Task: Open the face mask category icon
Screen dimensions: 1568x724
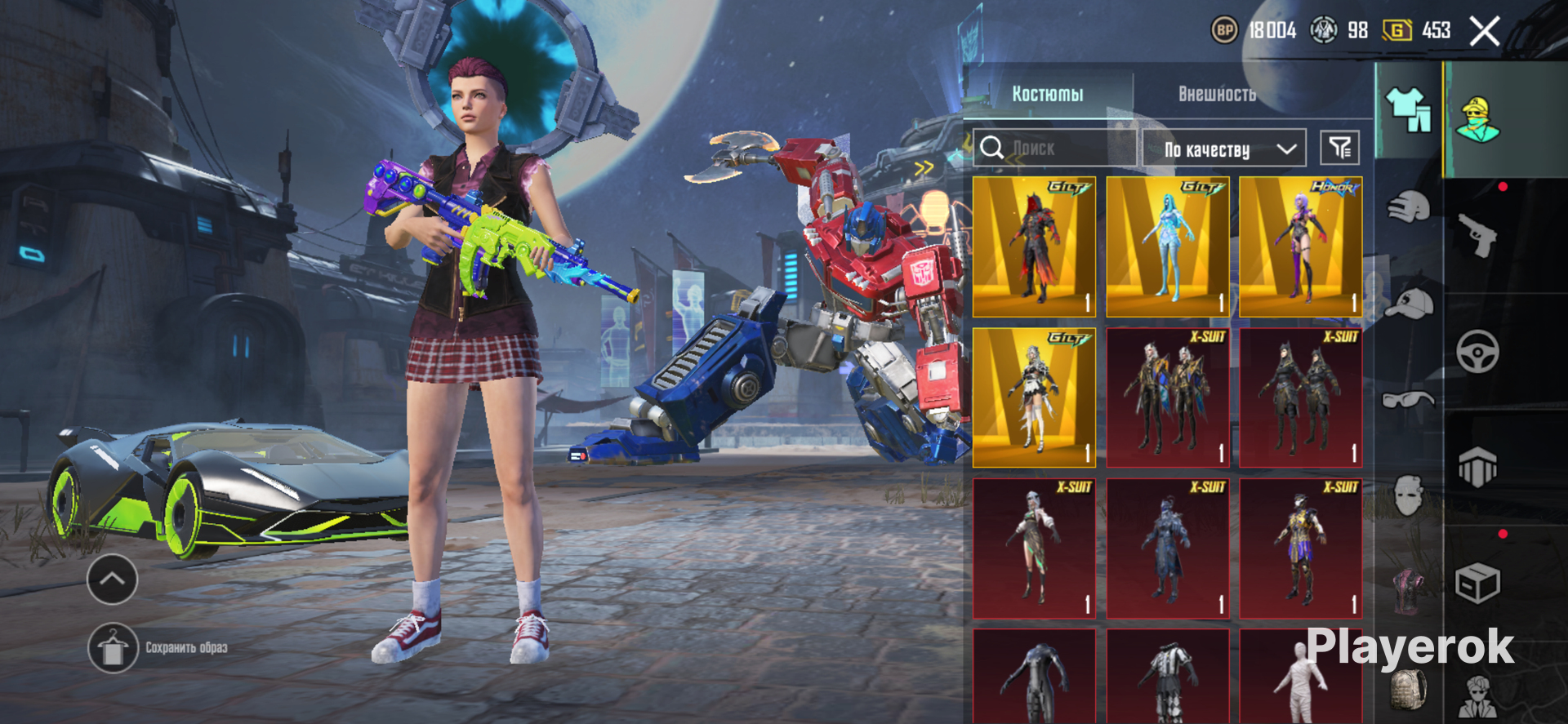Action: 1408,495
